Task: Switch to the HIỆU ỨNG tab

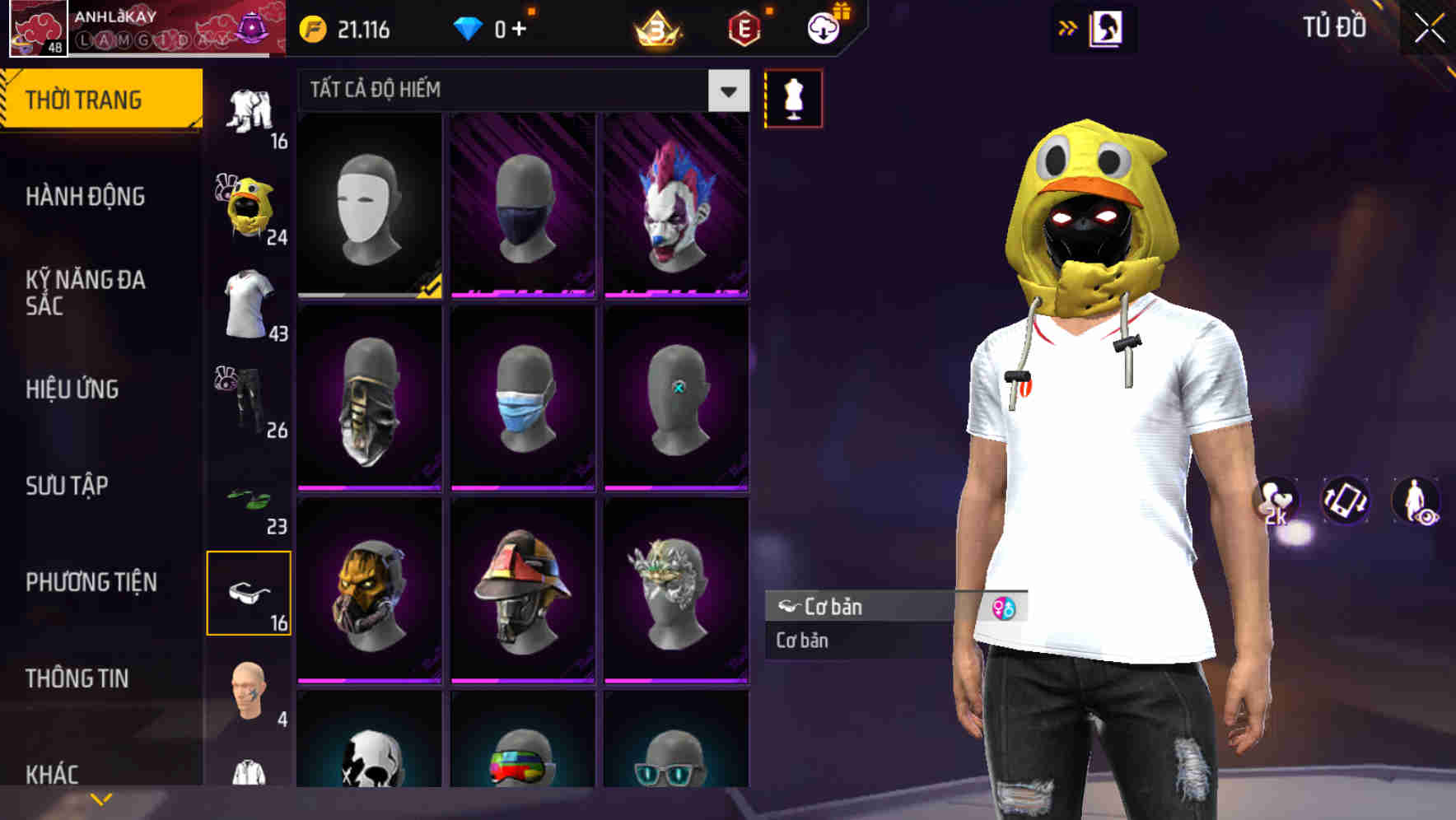Action: 72,389
